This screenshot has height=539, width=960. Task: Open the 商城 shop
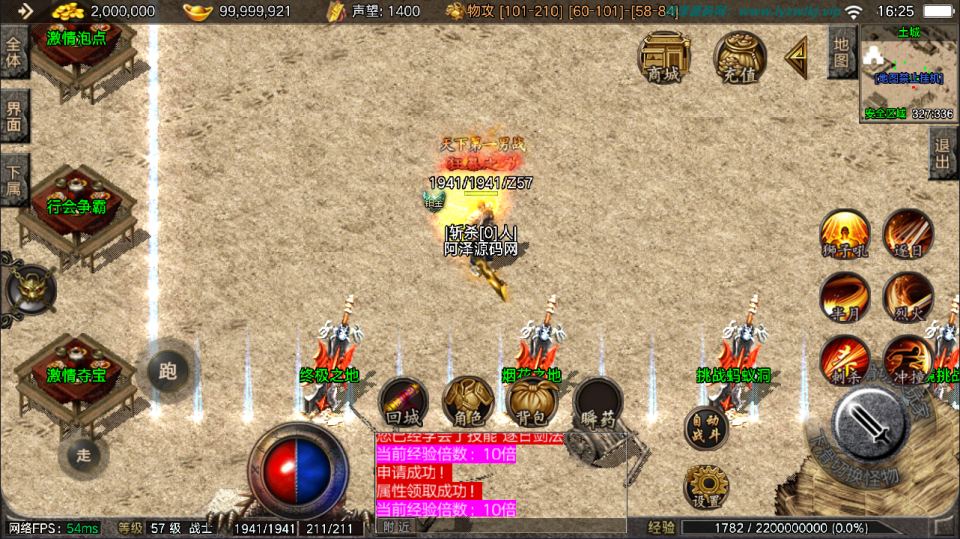tap(662, 58)
